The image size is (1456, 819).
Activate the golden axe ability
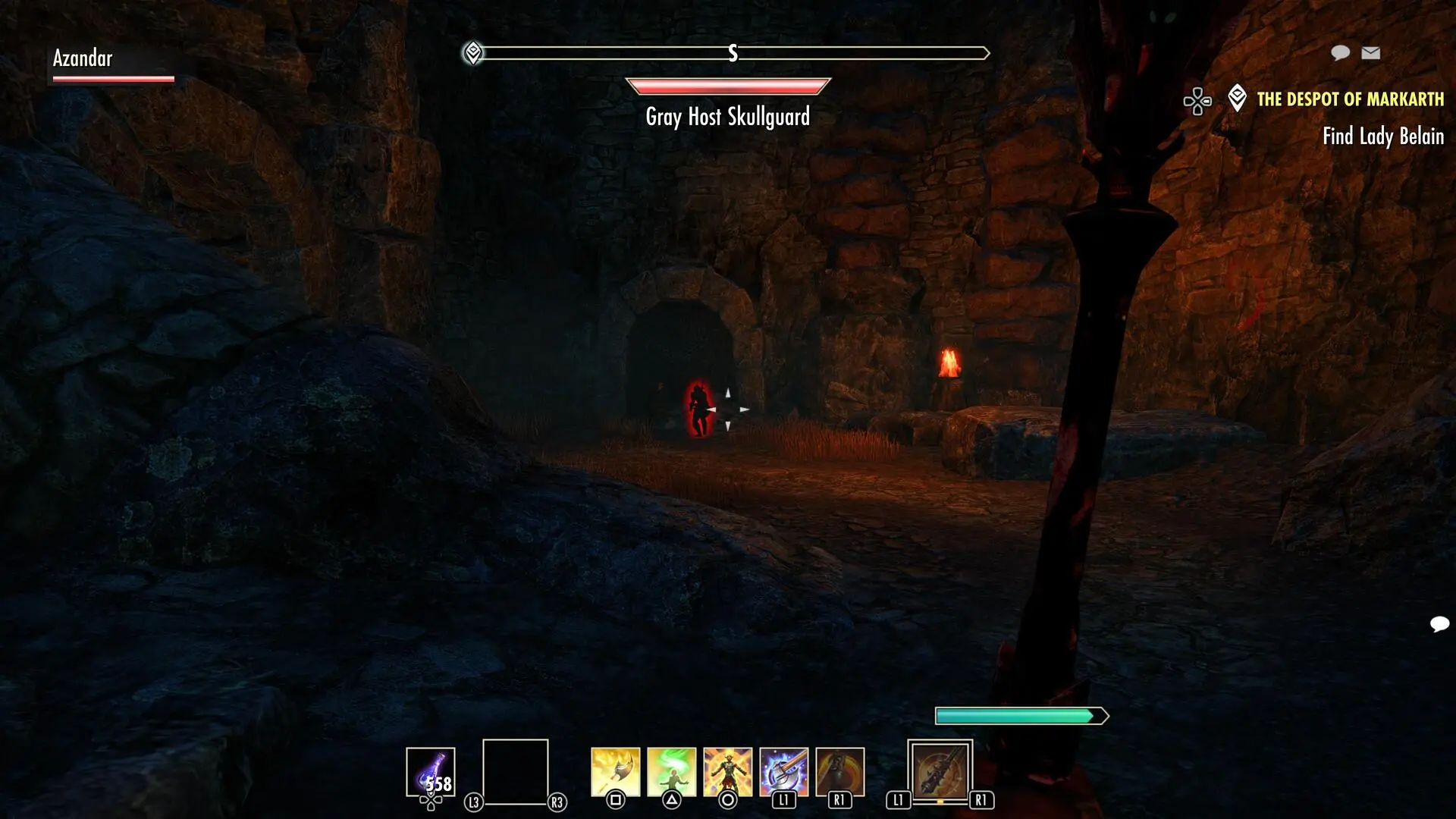[615, 771]
